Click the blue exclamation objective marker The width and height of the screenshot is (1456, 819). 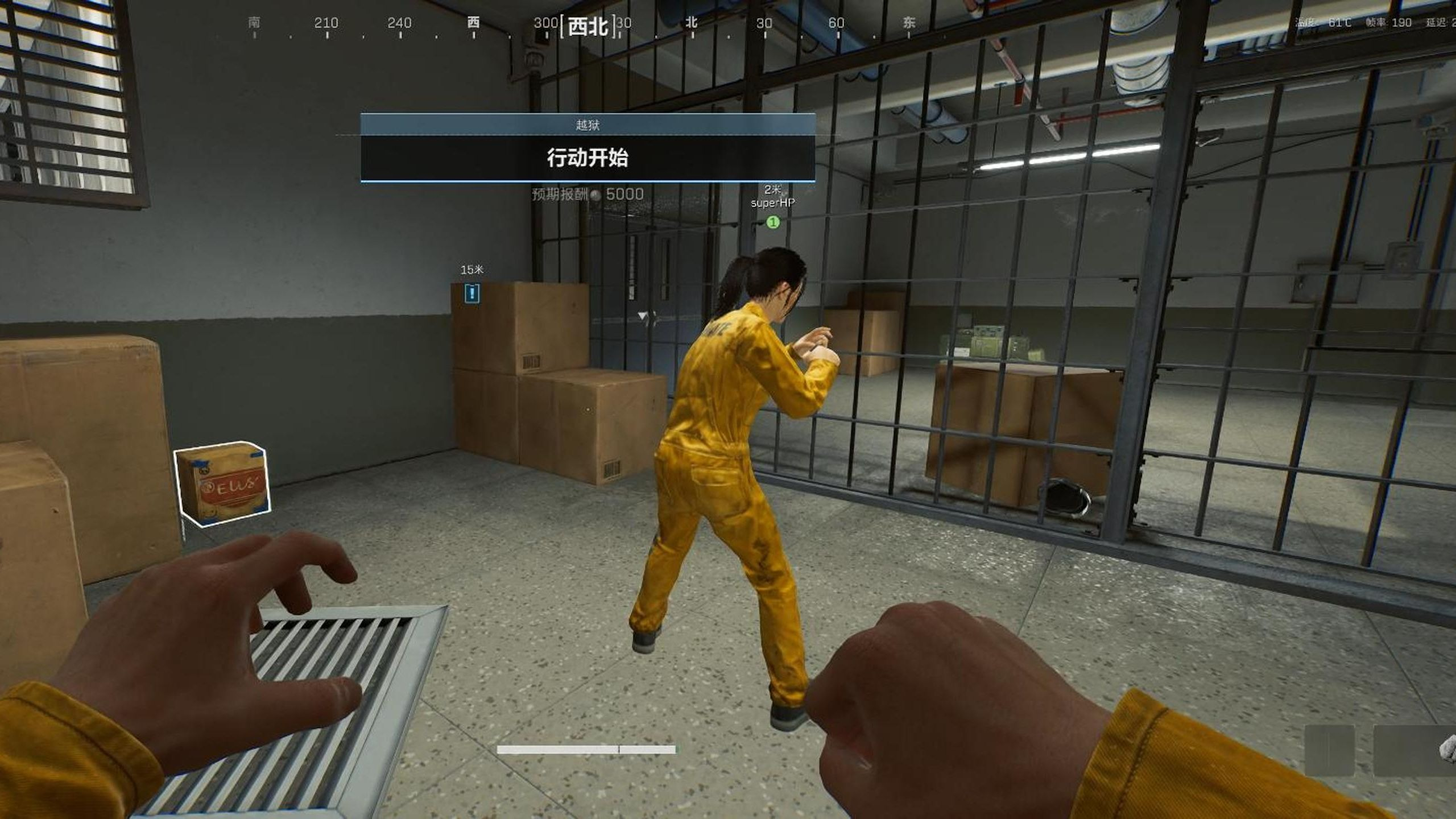pos(472,293)
